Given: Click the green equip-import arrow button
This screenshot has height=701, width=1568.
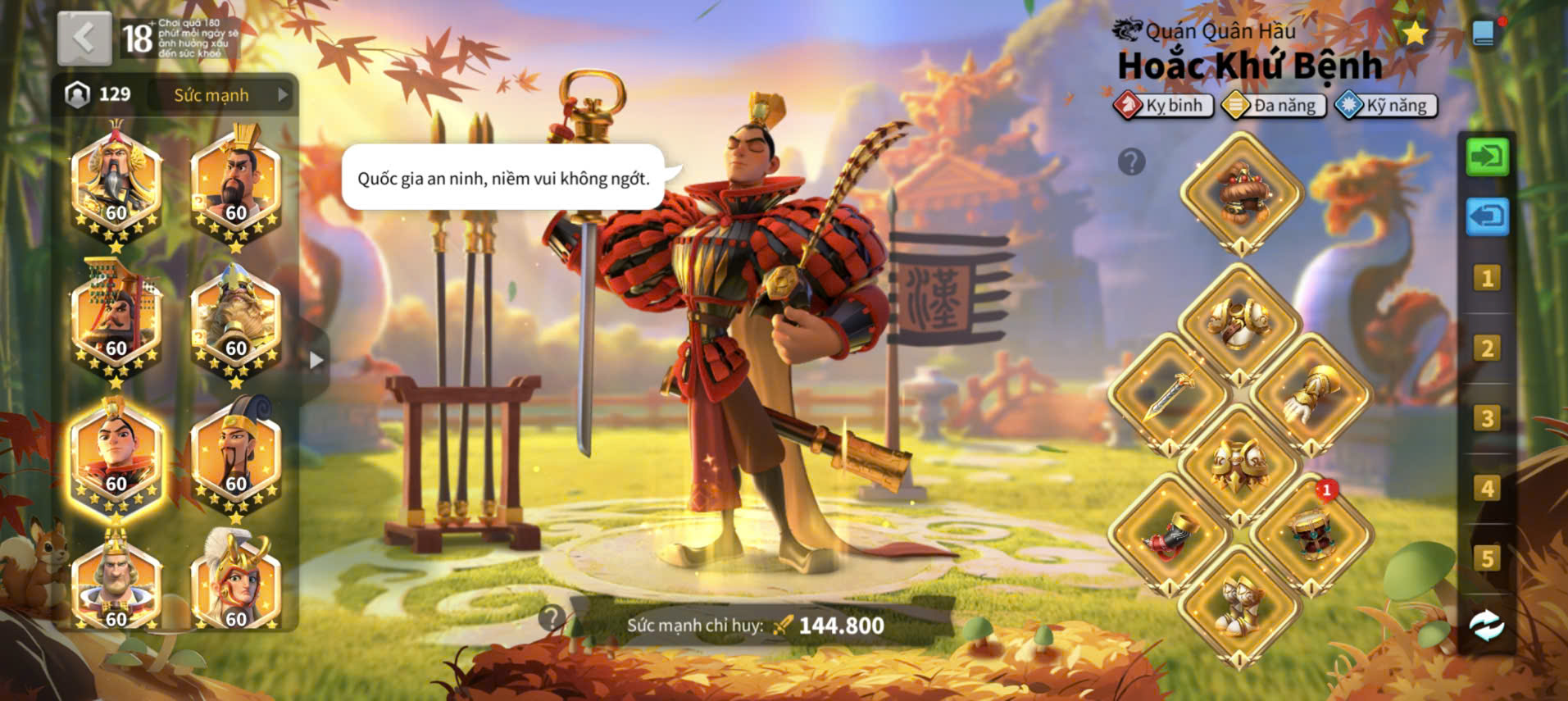Looking at the screenshot, I should click(1486, 156).
